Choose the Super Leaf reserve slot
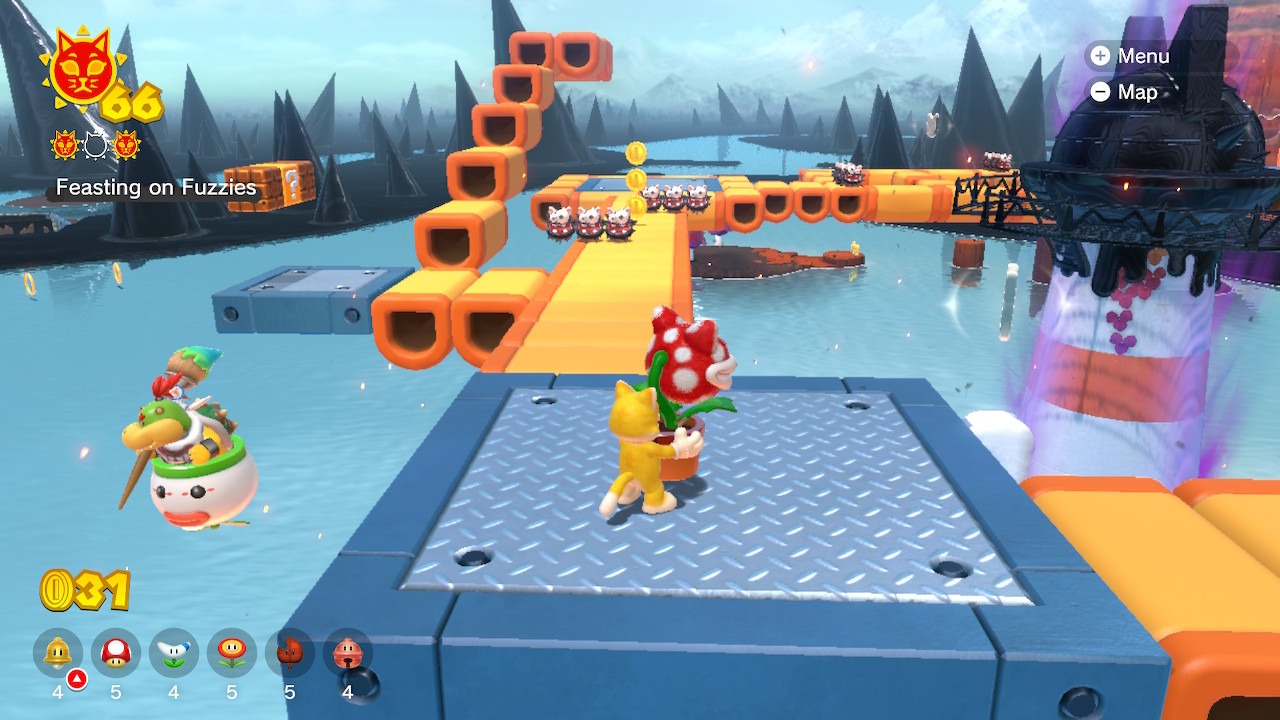This screenshot has height=720, width=1280. (x=290, y=654)
